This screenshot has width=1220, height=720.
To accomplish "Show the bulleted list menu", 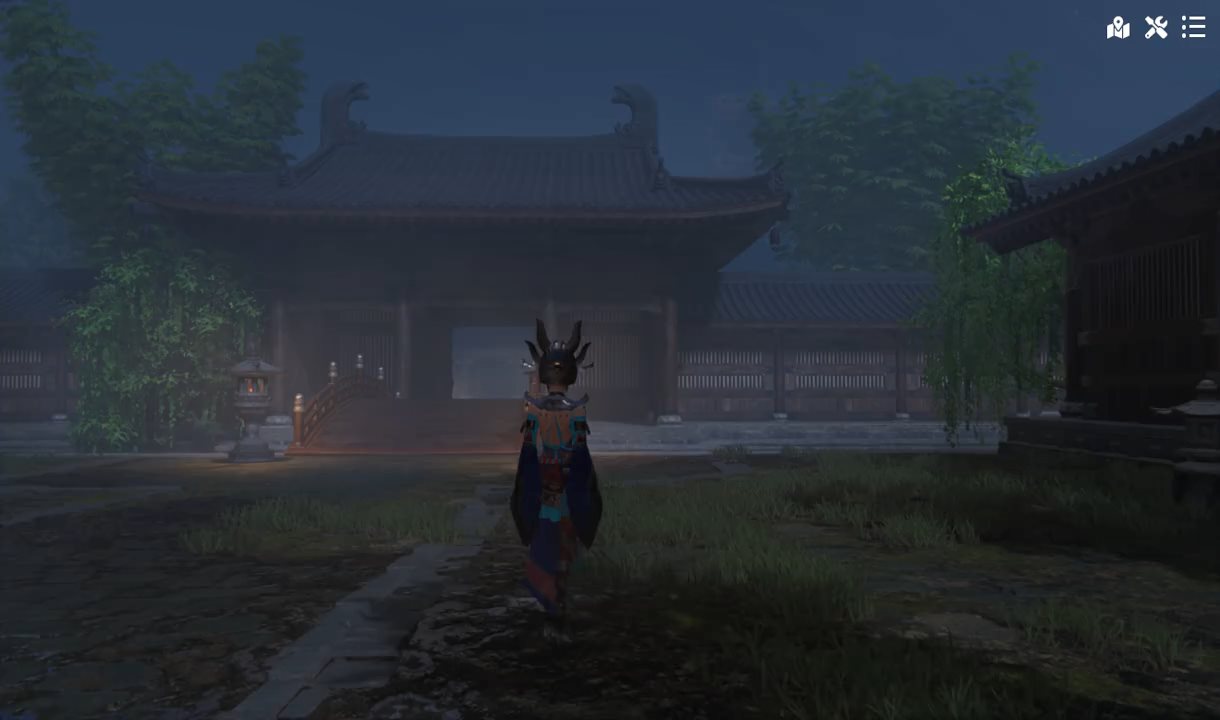I will click(x=1193, y=27).
